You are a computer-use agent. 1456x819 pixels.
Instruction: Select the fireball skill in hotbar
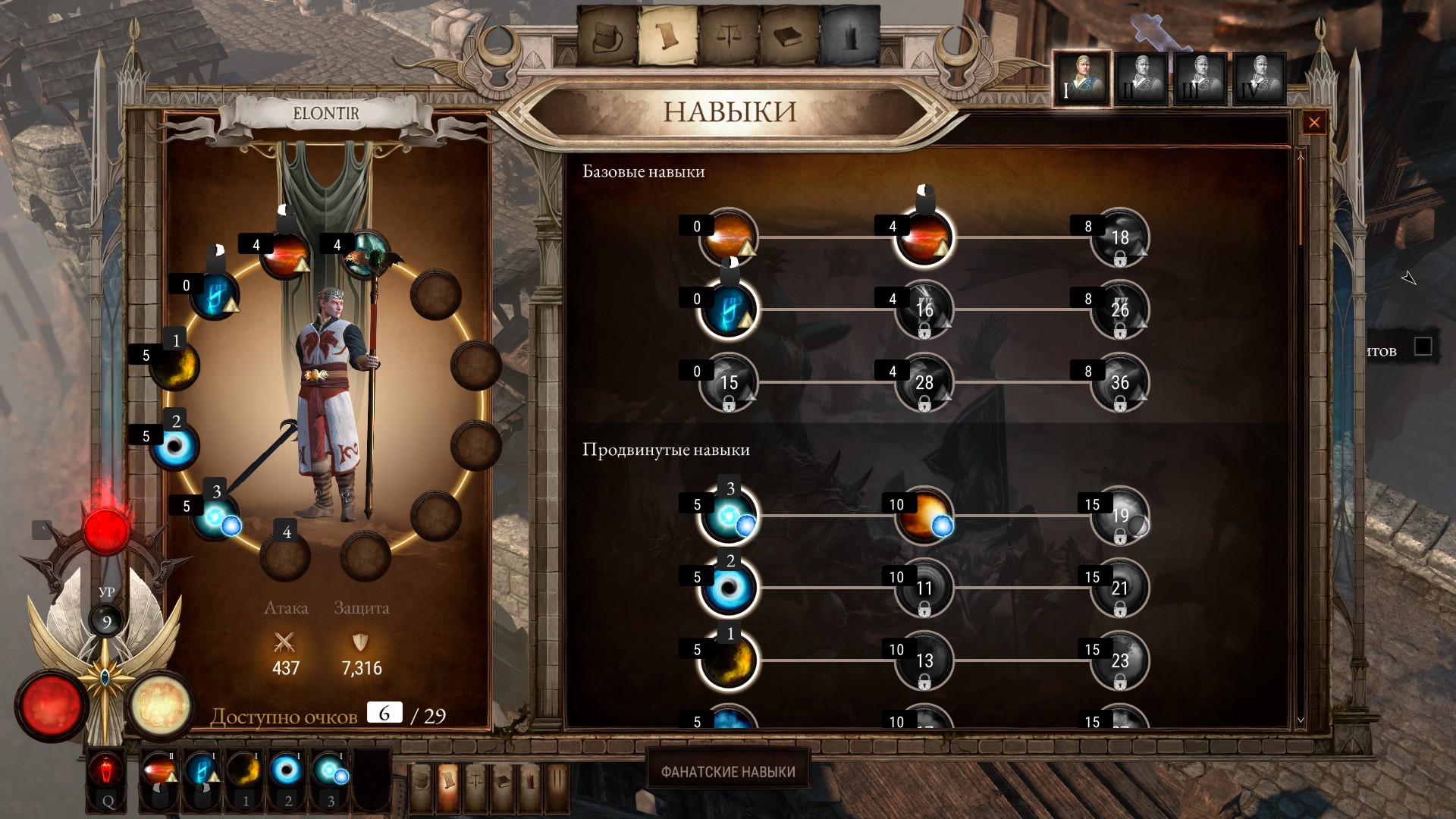tap(159, 770)
